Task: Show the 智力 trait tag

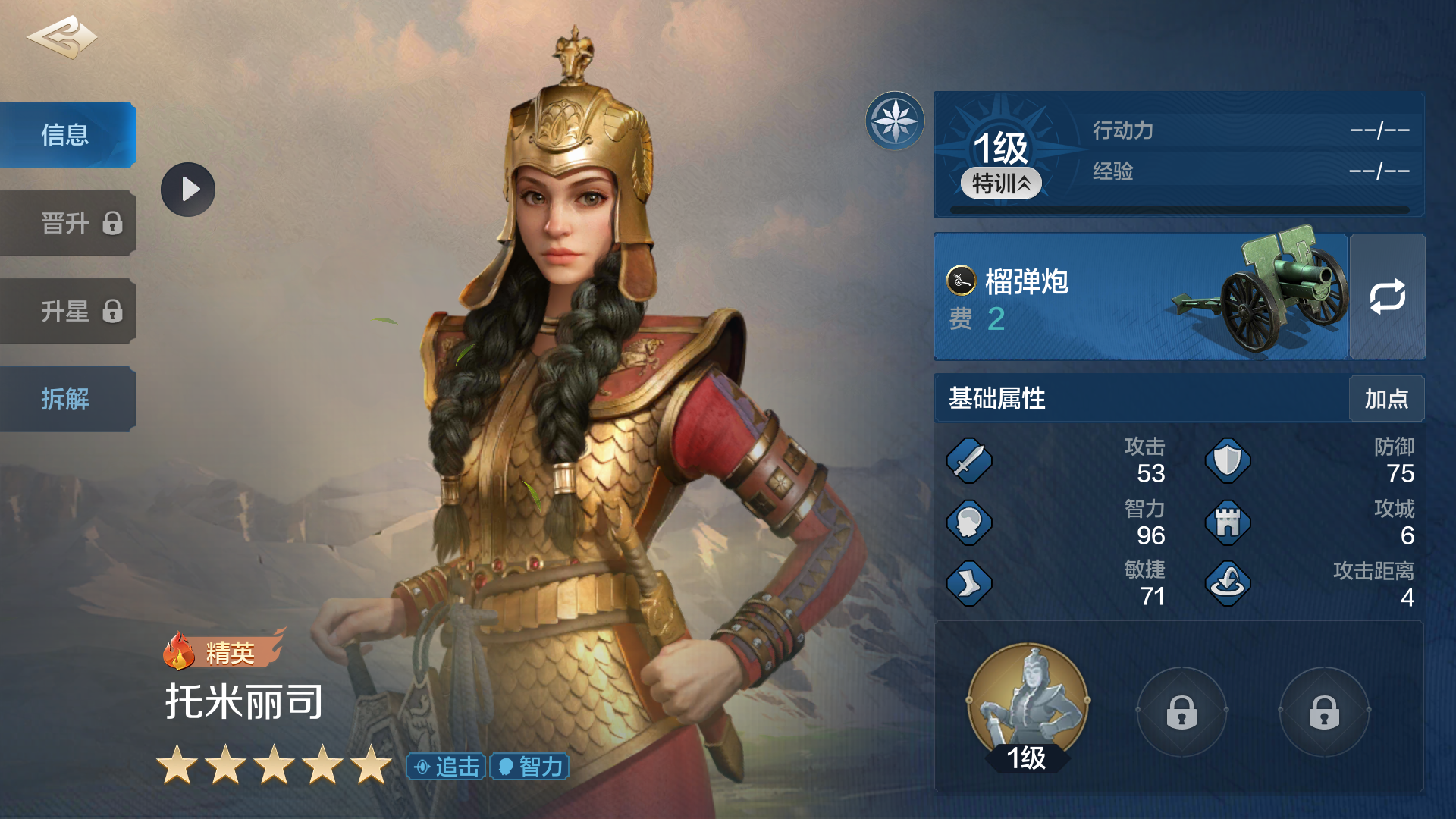Action: click(x=530, y=767)
